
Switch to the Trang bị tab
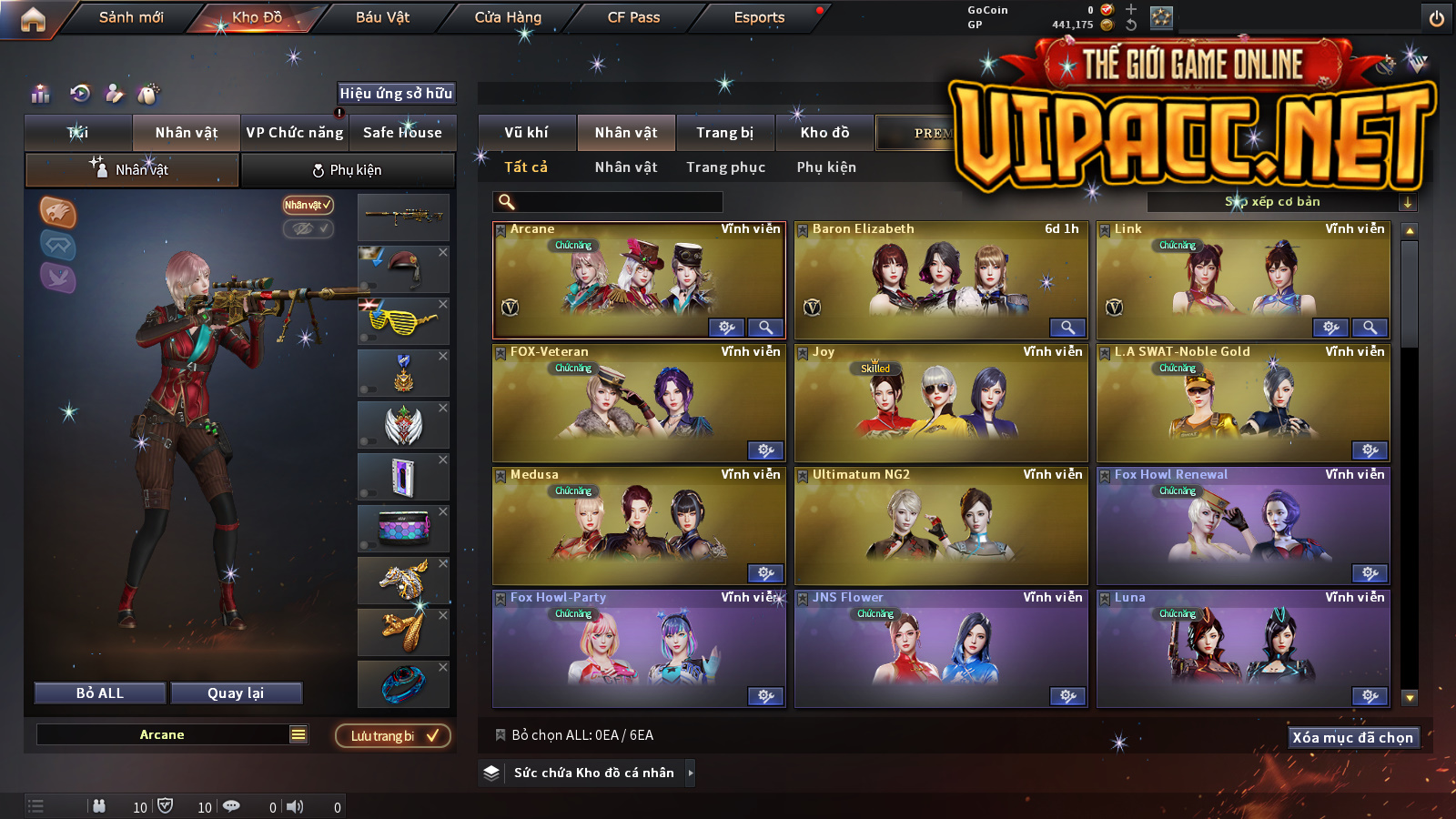(x=724, y=133)
